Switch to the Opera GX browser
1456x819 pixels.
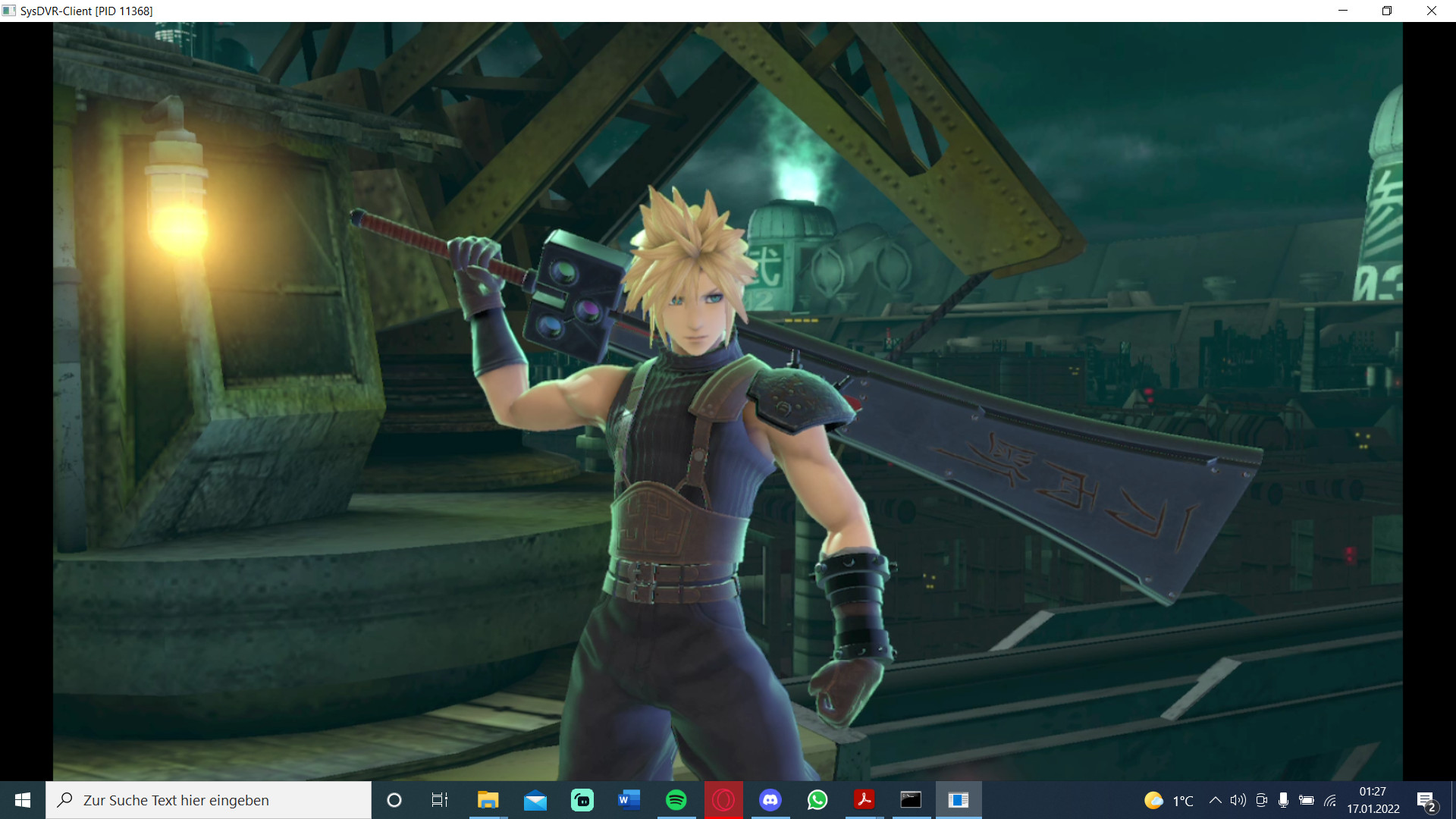click(723, 800)
